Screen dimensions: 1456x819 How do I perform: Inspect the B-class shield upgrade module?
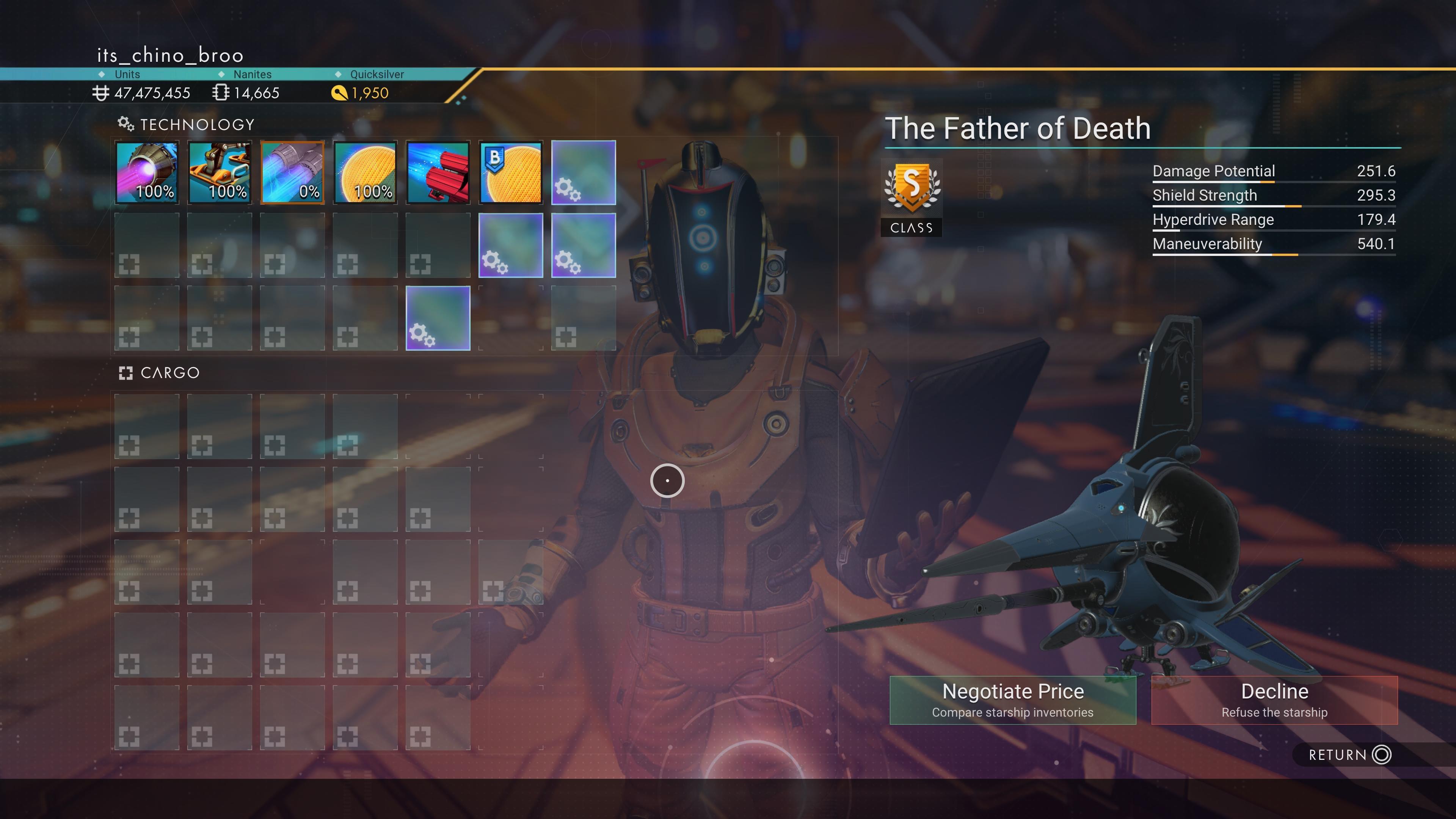point(510,173)
